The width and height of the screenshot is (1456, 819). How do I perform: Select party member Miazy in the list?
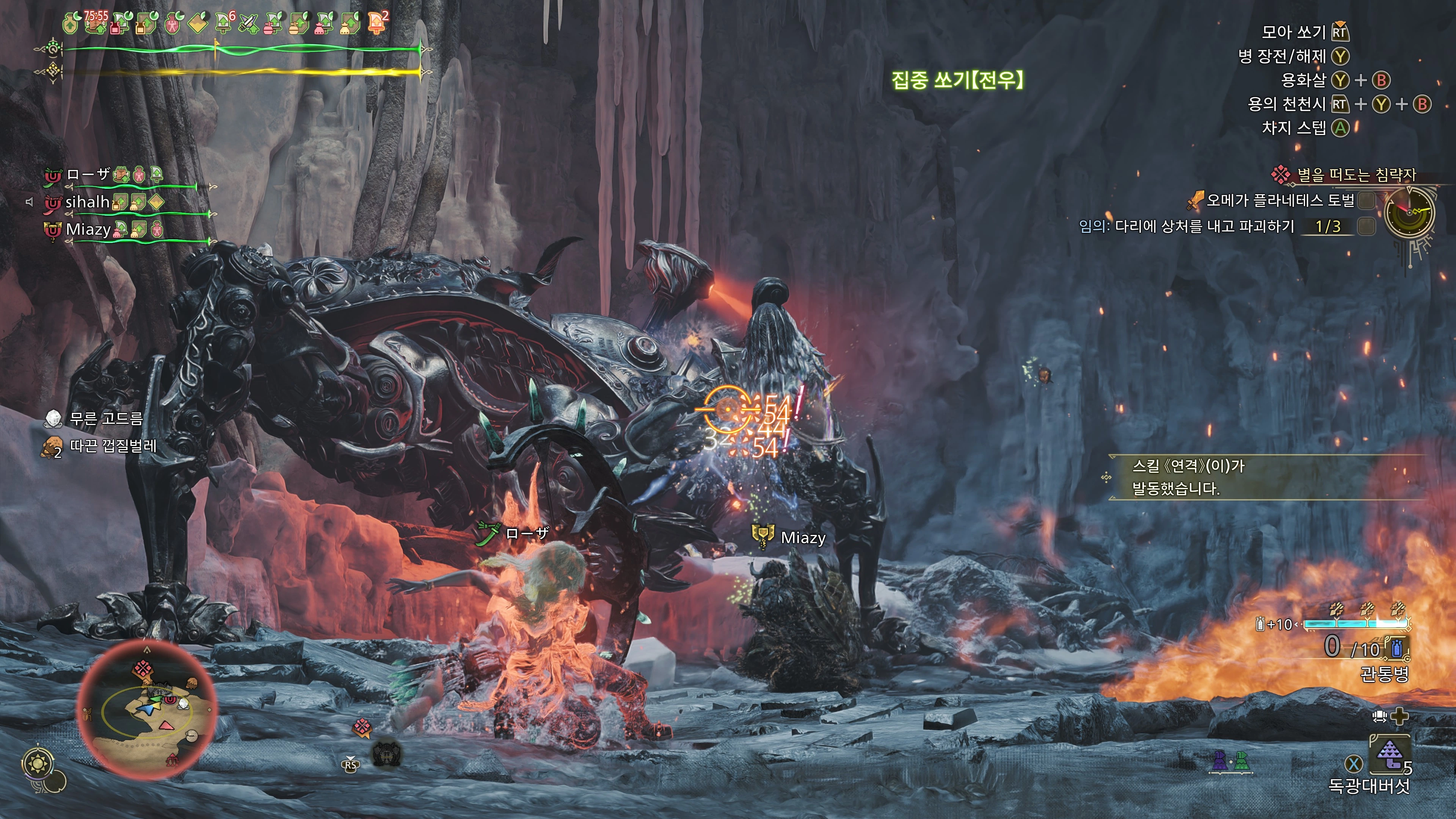click(x=88, y=229)
